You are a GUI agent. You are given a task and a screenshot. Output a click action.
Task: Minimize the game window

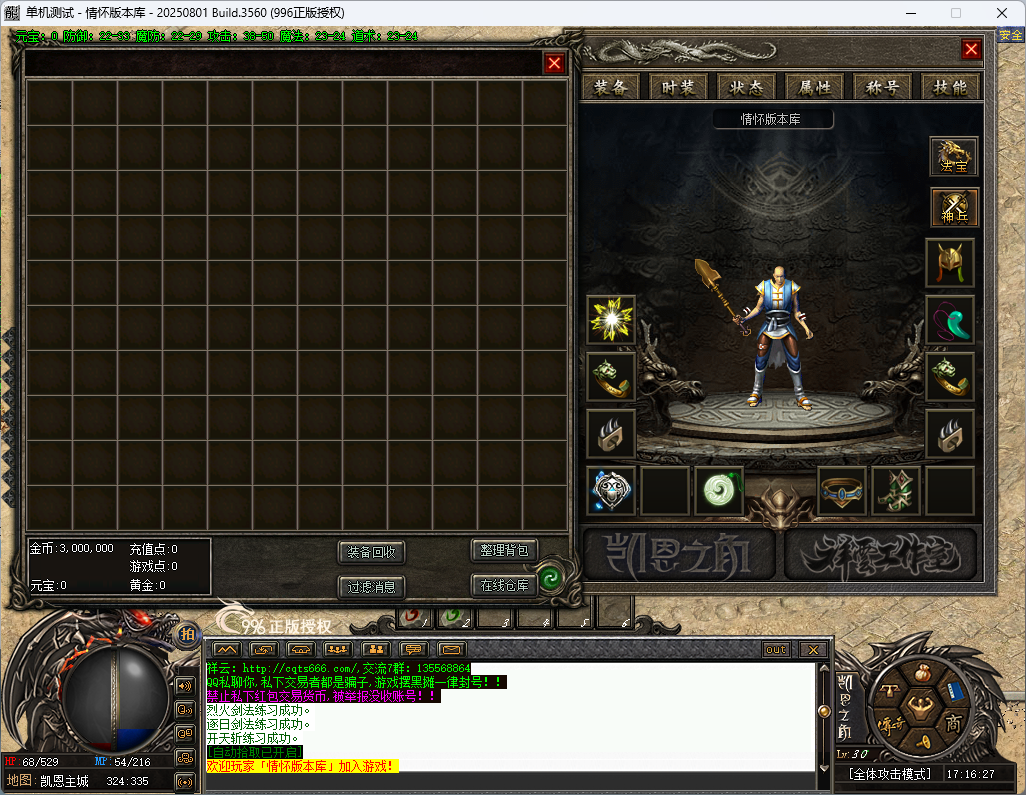[x=910, y=12]
